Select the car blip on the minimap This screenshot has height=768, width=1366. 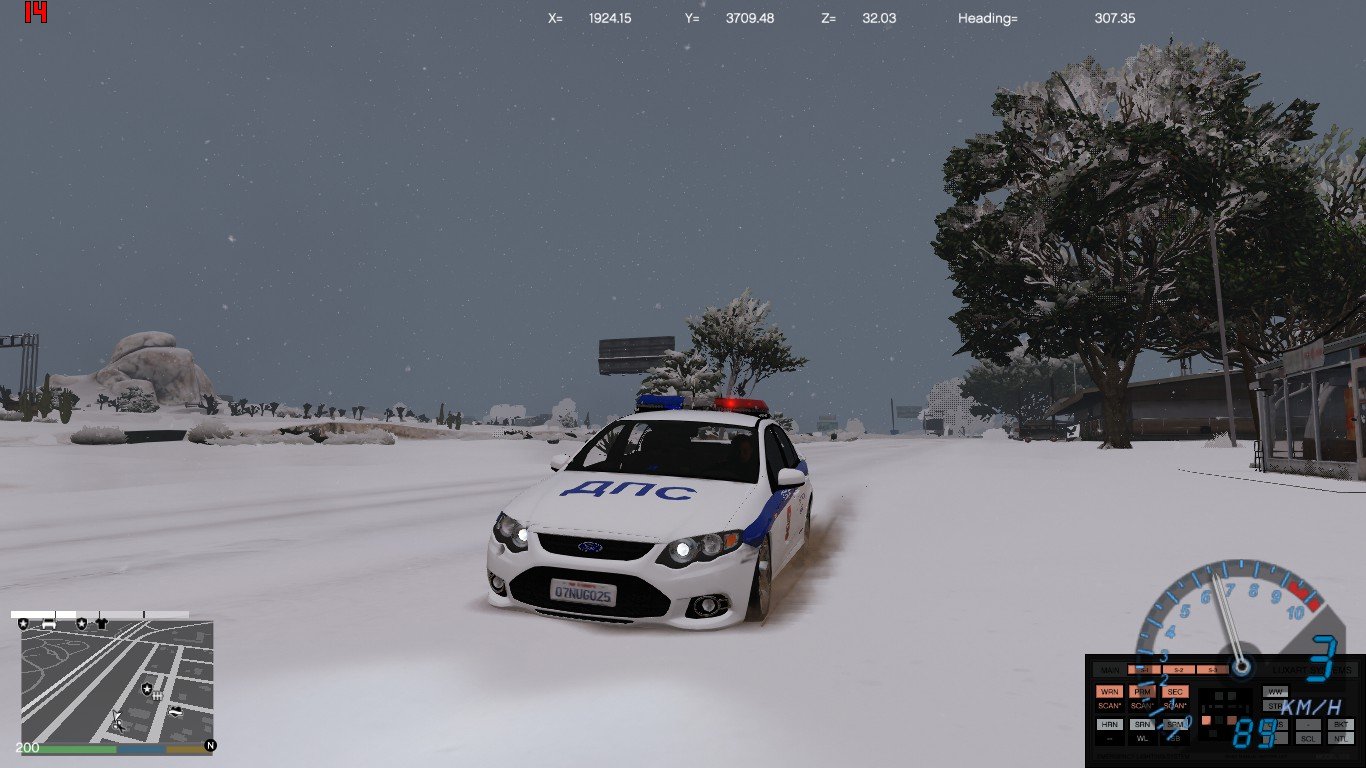coord(49,623)
